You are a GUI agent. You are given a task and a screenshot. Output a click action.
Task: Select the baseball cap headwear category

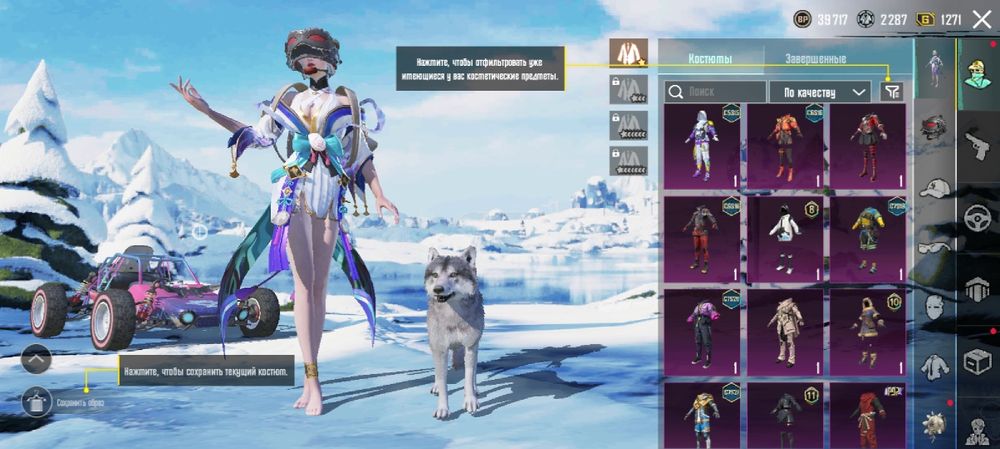point(934,188)
